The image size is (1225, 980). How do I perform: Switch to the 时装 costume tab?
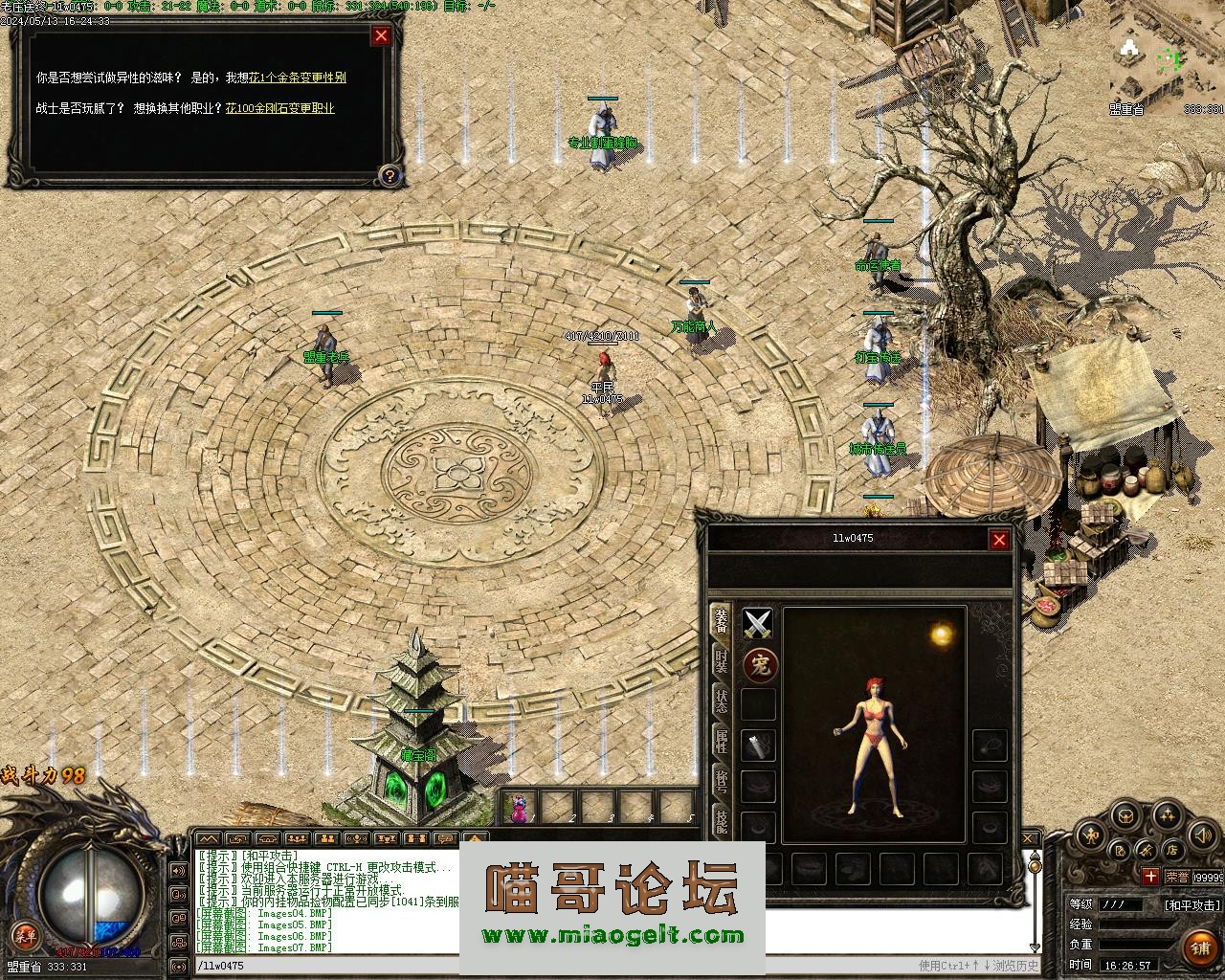(722, 660)
